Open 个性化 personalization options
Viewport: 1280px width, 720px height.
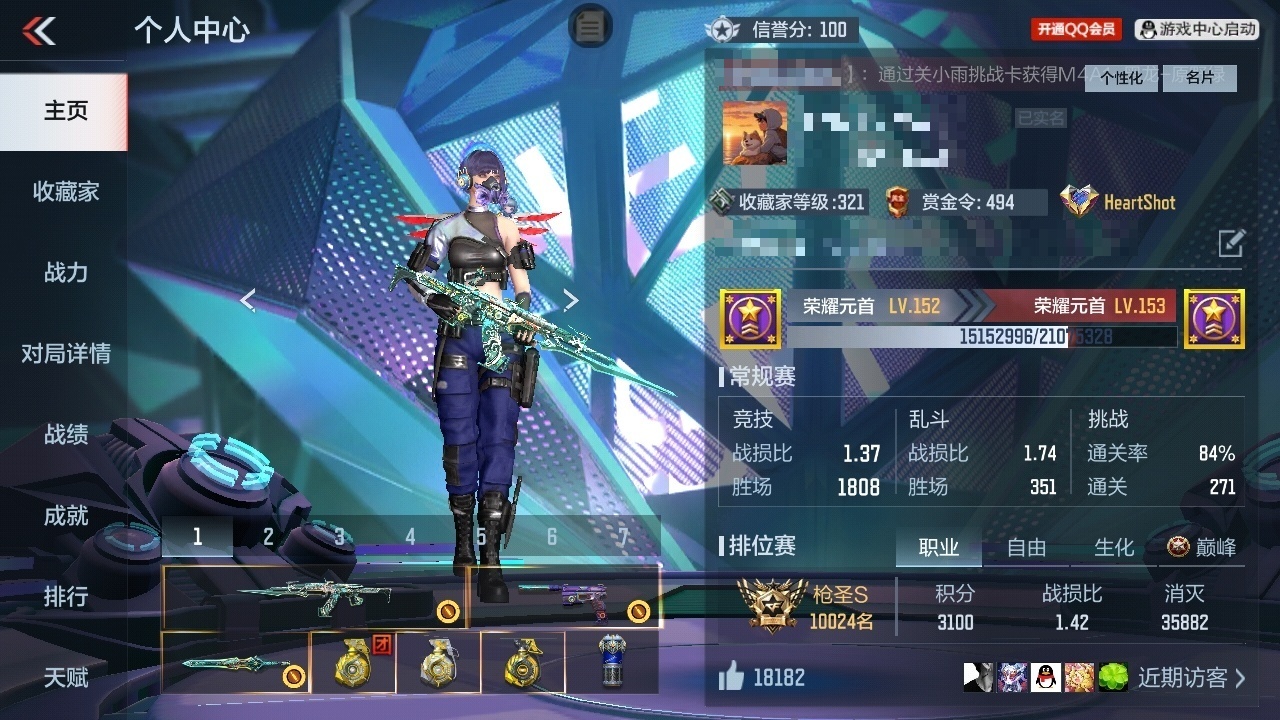(1122, 78)
